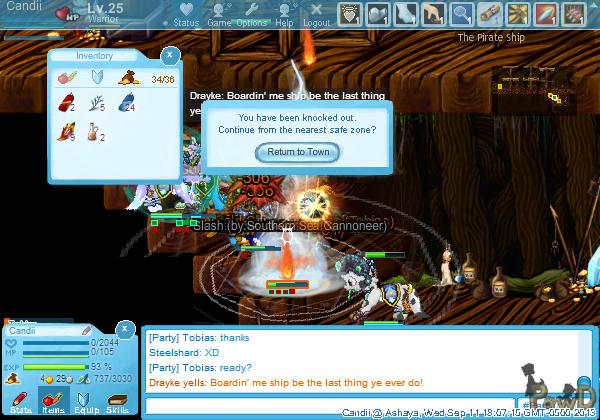Select the equipment shield category in Inventory
The image size is (600, 420).
pos(98,77)
